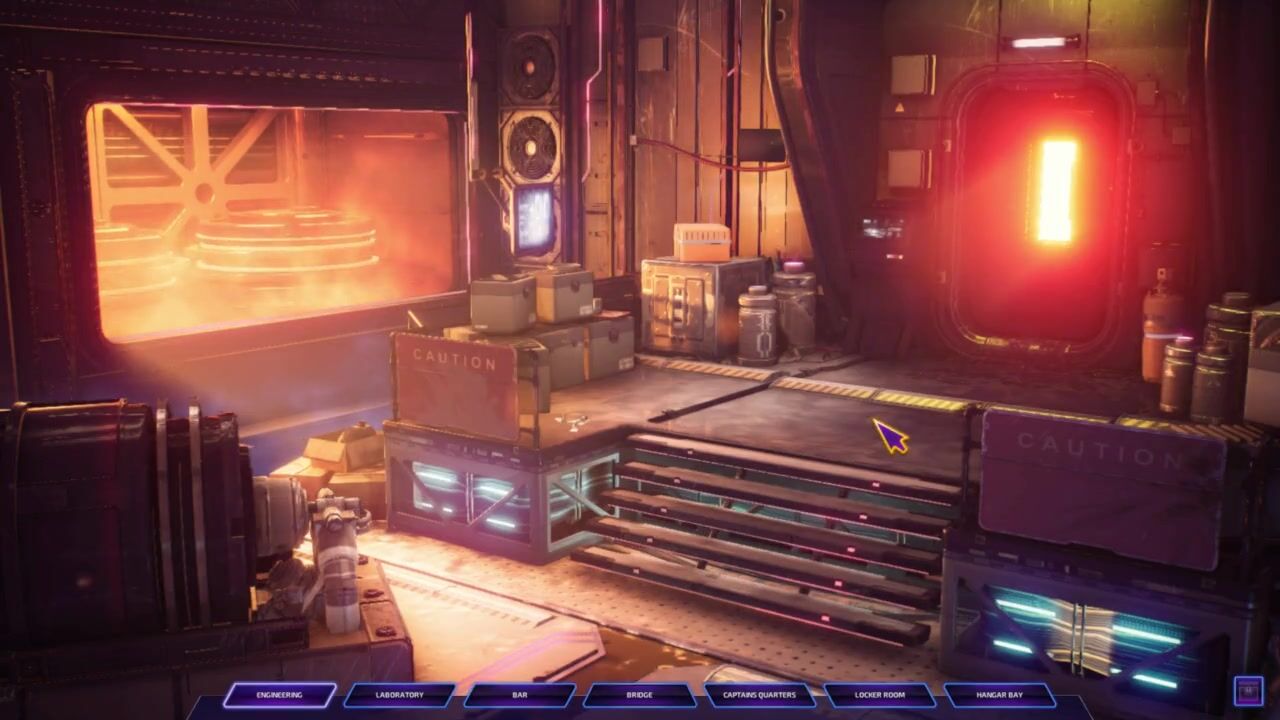The image size is (1280, 720).
Task: Switch to the Hangar Bay
Action: 1000,695
